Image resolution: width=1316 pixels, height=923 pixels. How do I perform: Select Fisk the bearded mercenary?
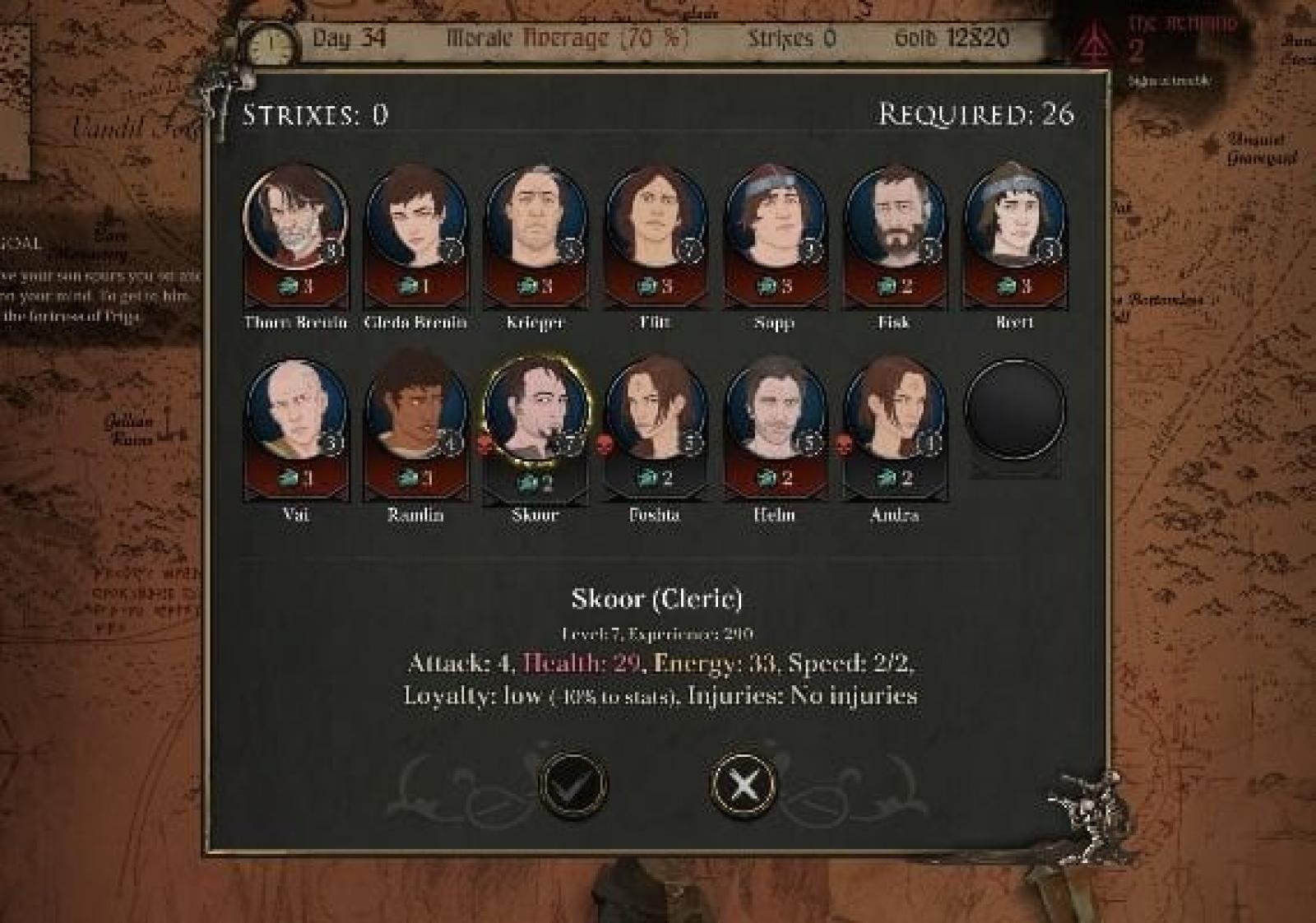pyautogui.click(x=894, y=217)
